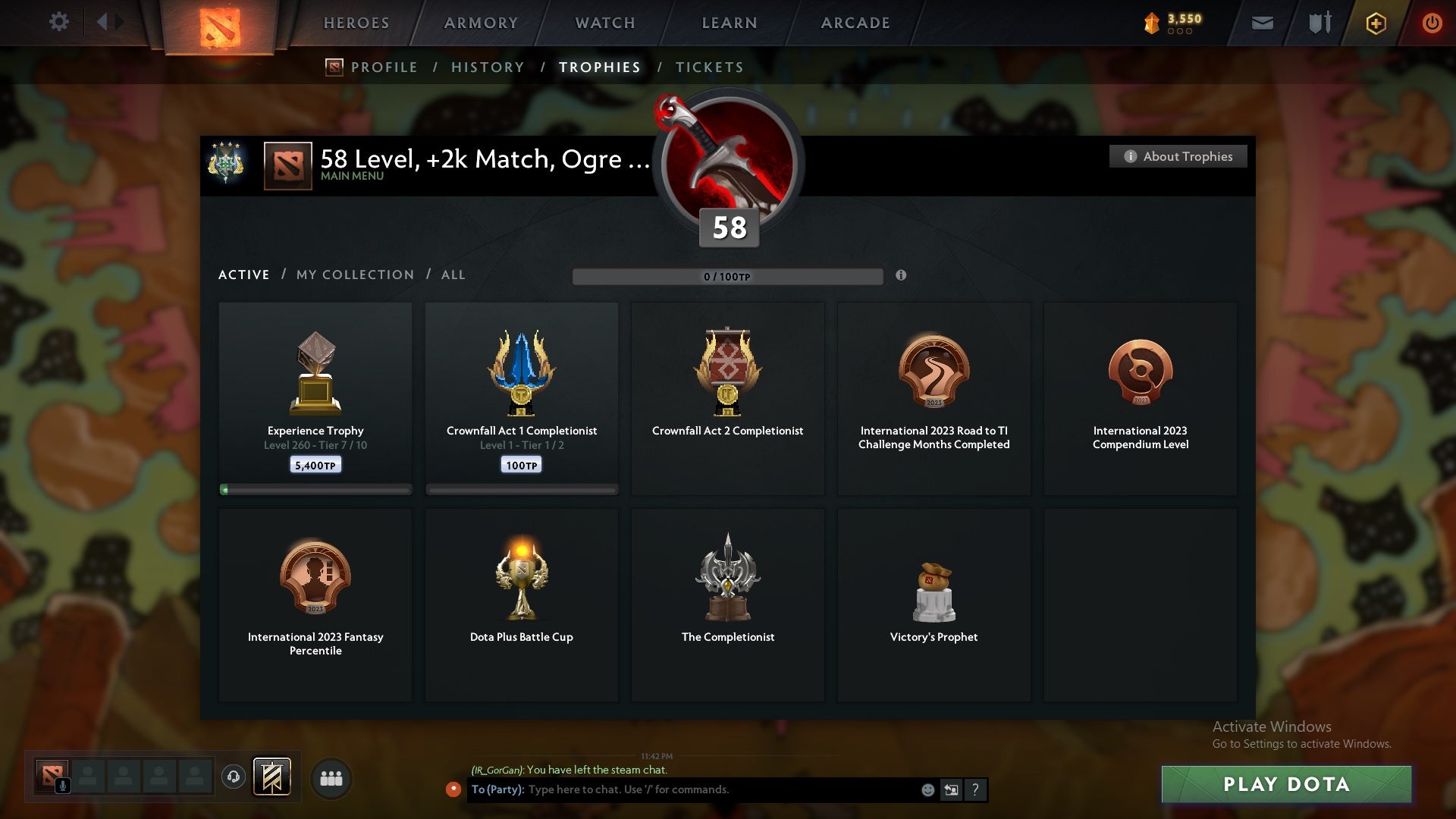Screen dimensions: 1456x819
Task: Open the gold Dota Plus subscription icon
Action: click(1375, 23)
